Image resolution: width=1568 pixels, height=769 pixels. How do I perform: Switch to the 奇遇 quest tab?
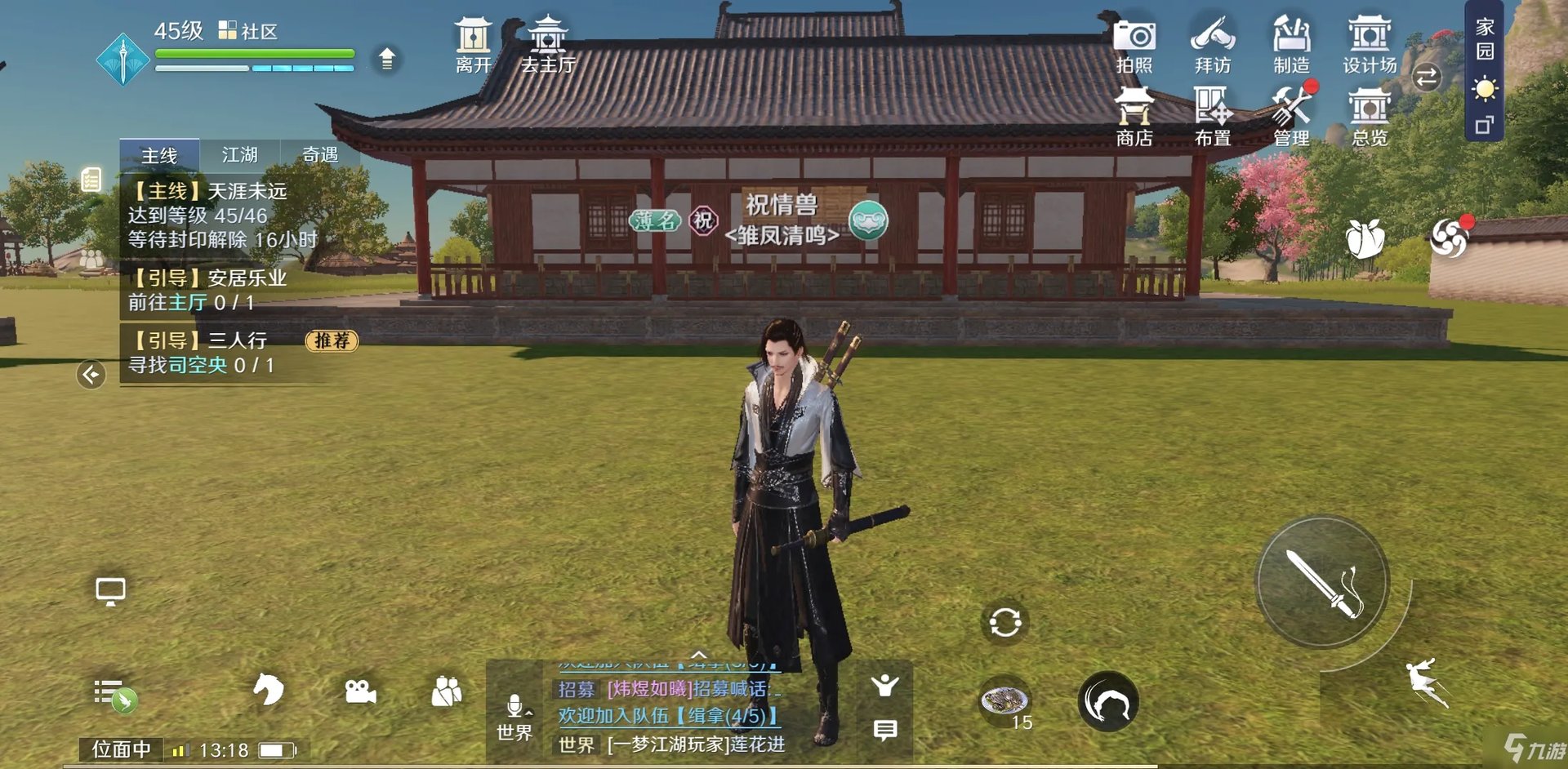coord(318,154)
